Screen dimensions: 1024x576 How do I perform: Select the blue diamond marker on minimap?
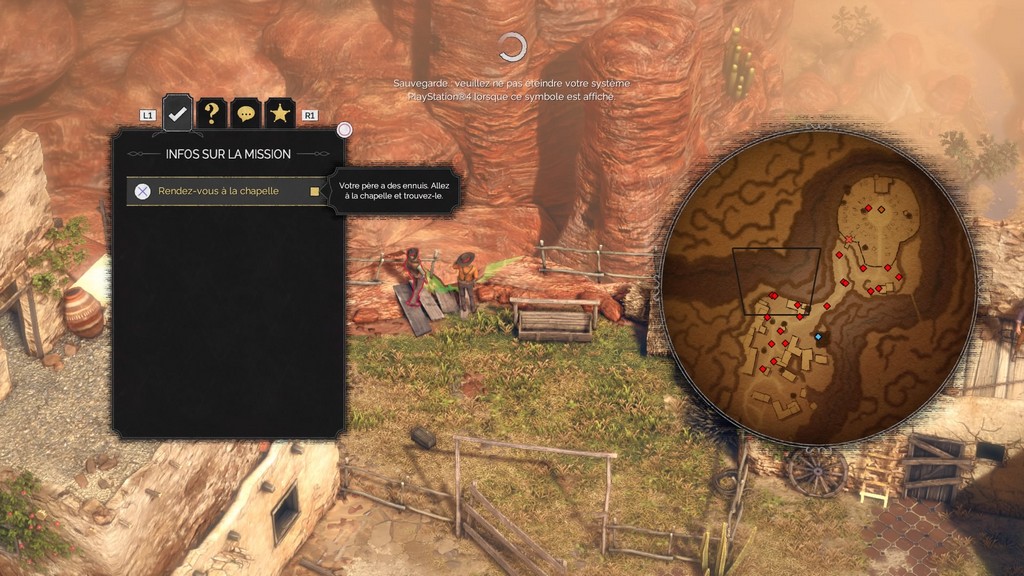coord(818,337)
